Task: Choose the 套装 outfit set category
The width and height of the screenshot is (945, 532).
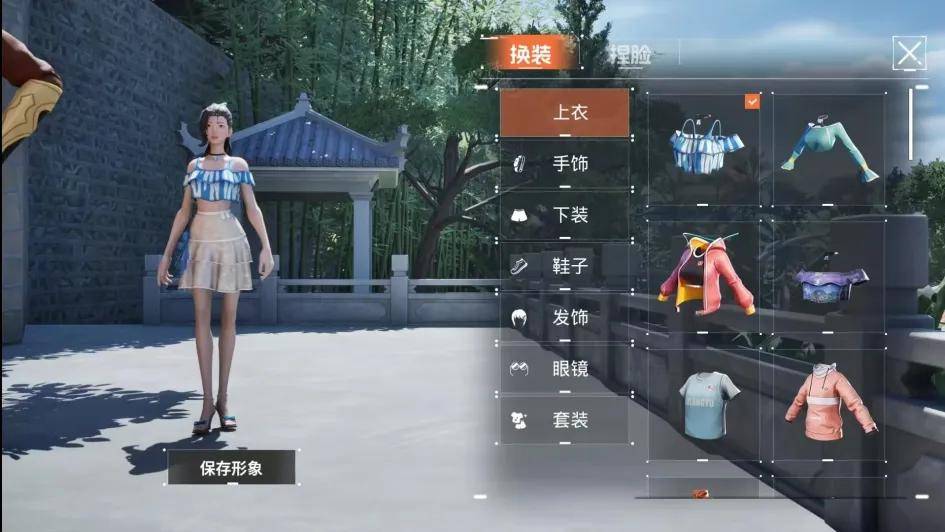Action: pyautogui.click(x=565, y=420)
